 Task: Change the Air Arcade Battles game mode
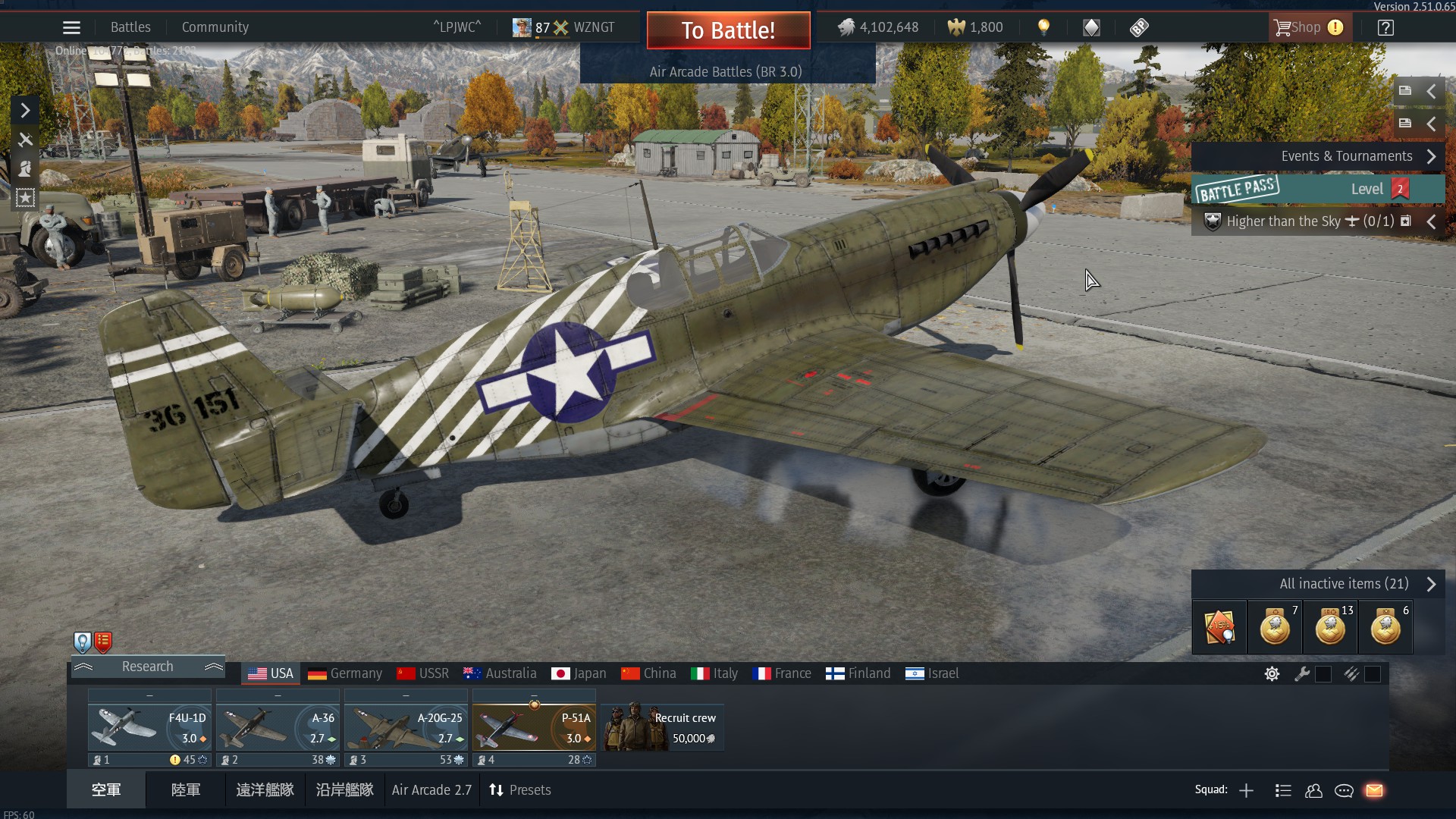[x=726, y=72]
